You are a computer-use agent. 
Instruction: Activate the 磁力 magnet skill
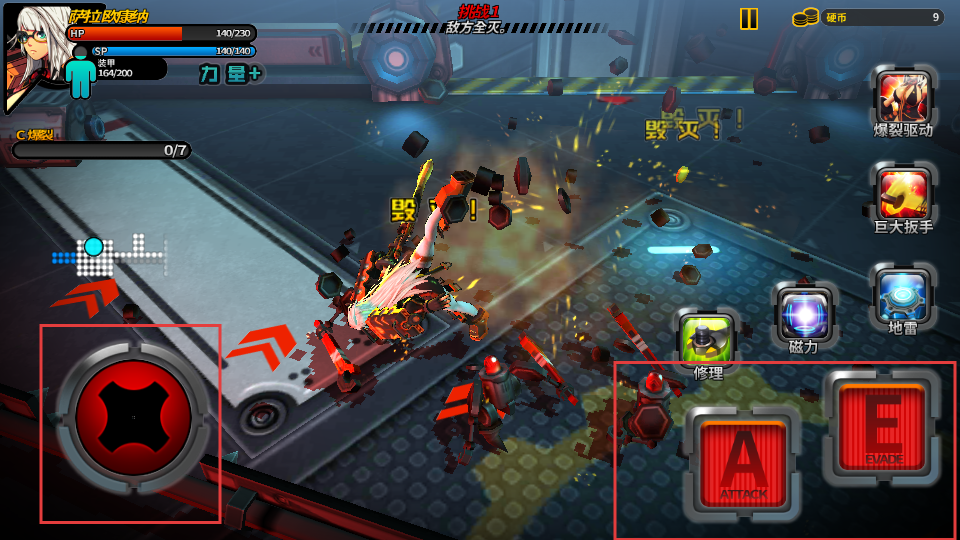(x=805, y=314)
